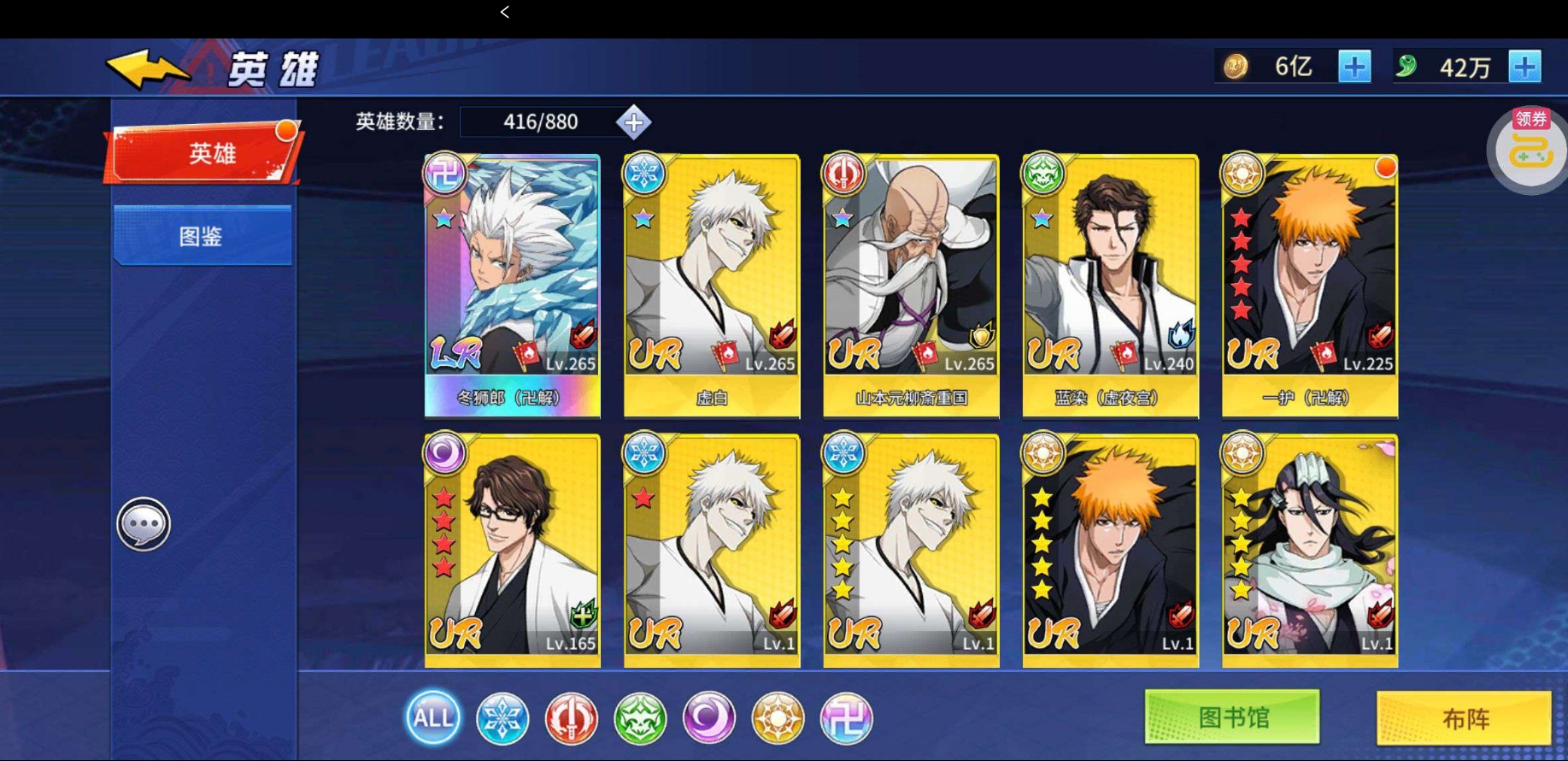Viewport: 1568px width, 761px height.
Task: Filter heroes by the snowflake attribute
Action: pyautogui.click(x=502, y=717)
